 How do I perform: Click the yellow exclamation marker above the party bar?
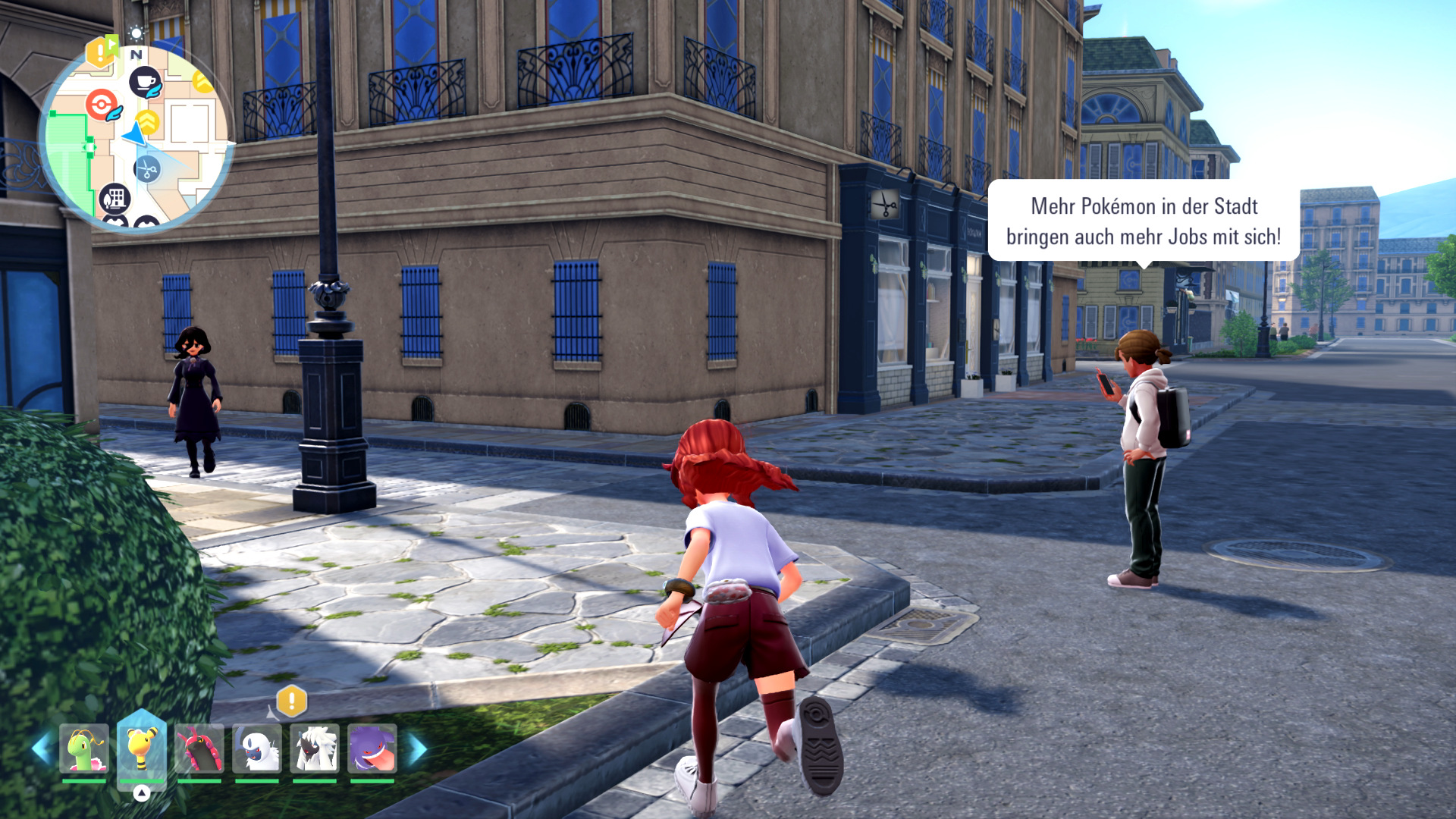(x=291, y=701)
